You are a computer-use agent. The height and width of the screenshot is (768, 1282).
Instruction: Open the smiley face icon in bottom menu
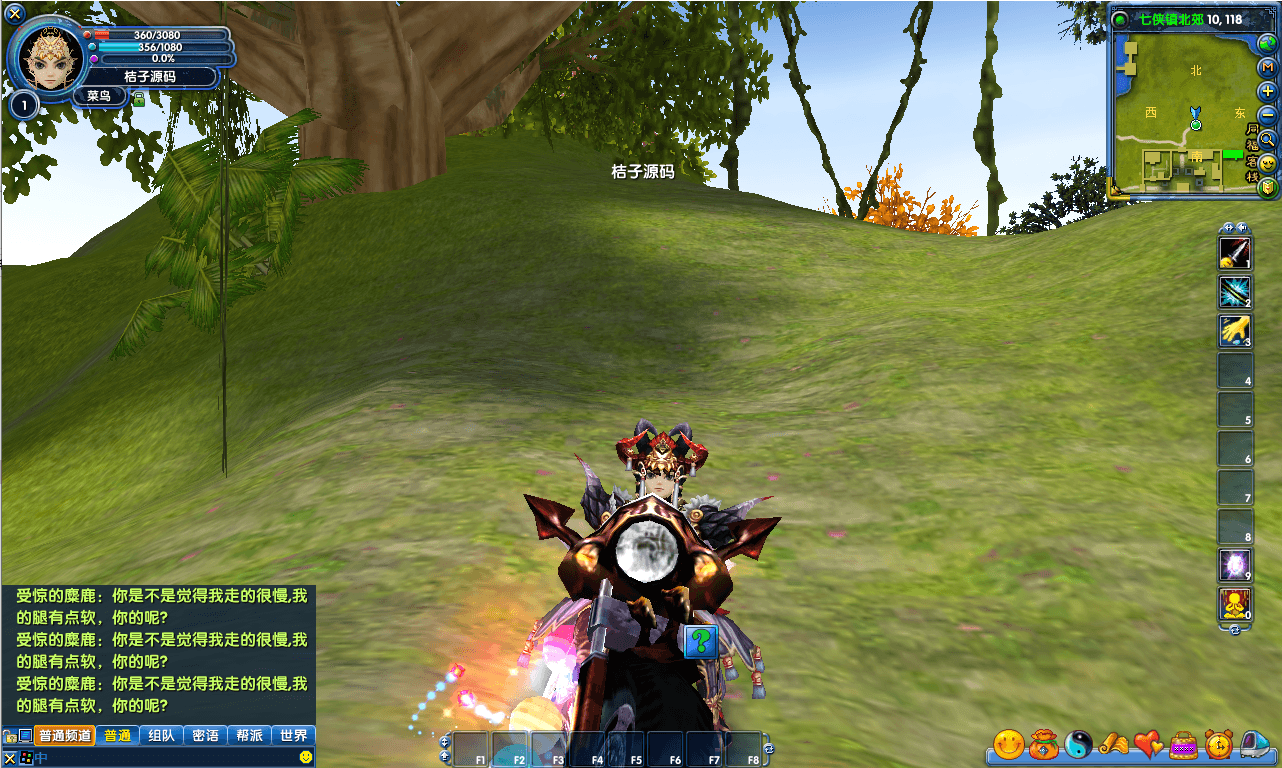1009,743
